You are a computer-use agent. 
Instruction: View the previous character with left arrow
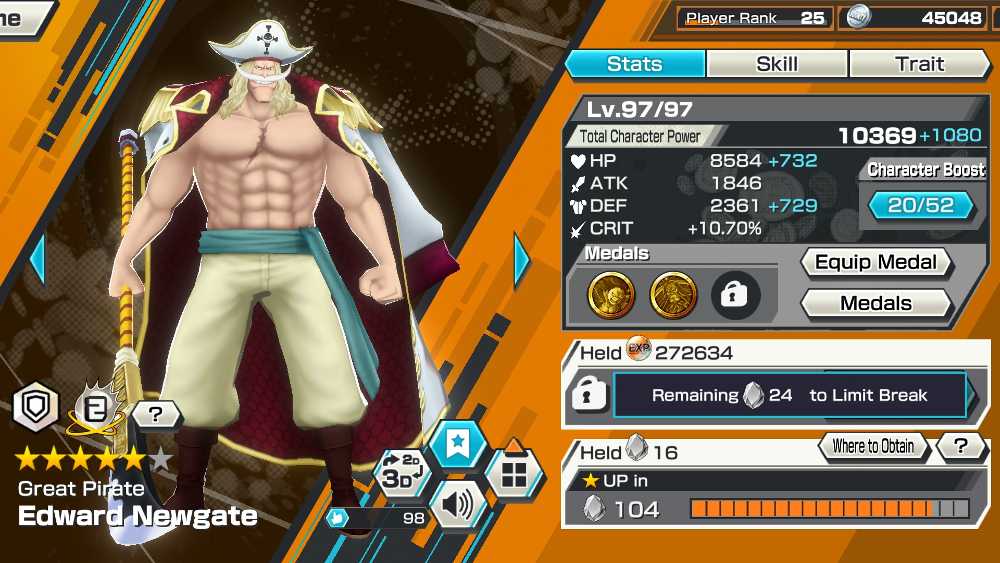pyautogui.click(x=38, y=260)
